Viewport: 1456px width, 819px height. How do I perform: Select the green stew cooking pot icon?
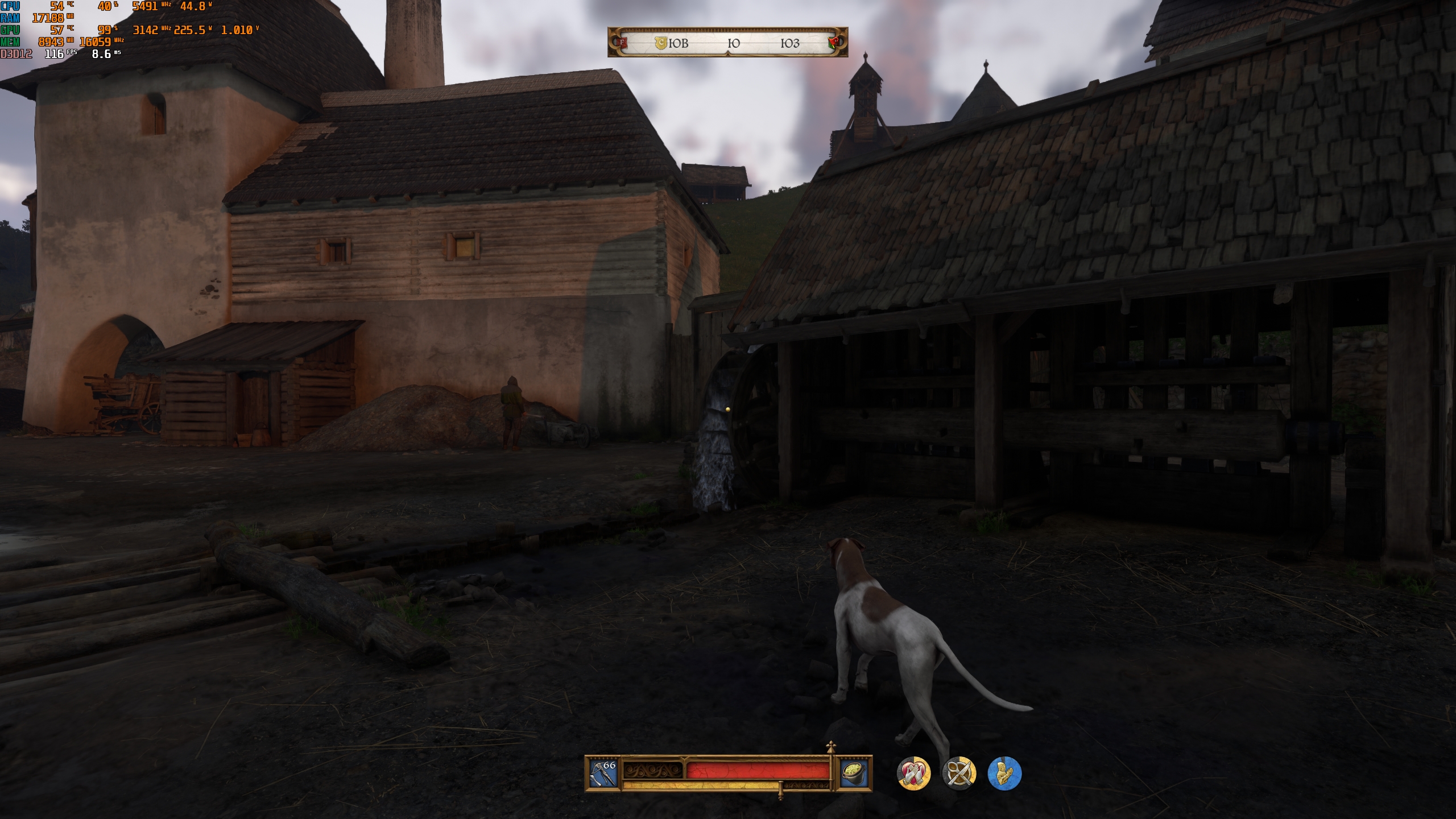tap(855, 772)
